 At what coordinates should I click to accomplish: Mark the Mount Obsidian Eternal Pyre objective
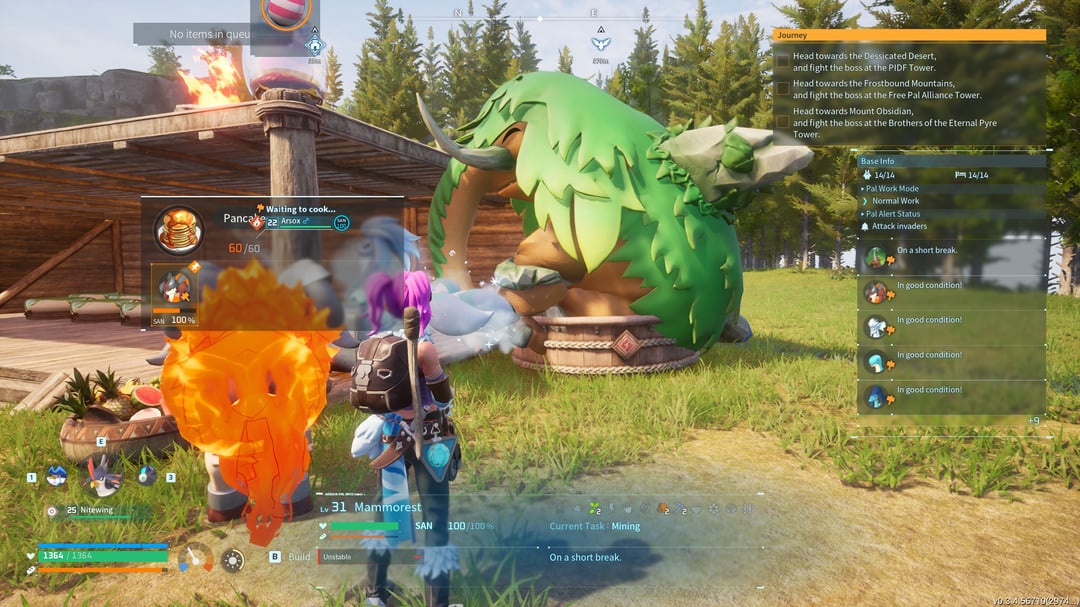(783, 121)
